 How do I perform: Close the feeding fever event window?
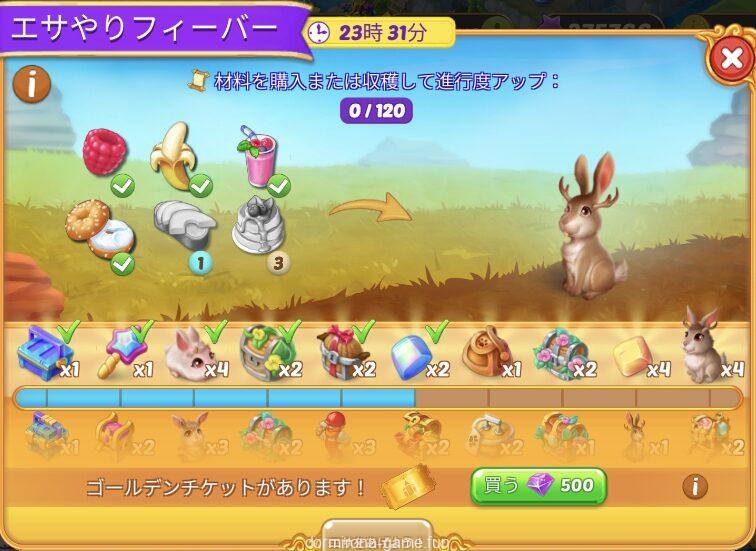point(728,59)
